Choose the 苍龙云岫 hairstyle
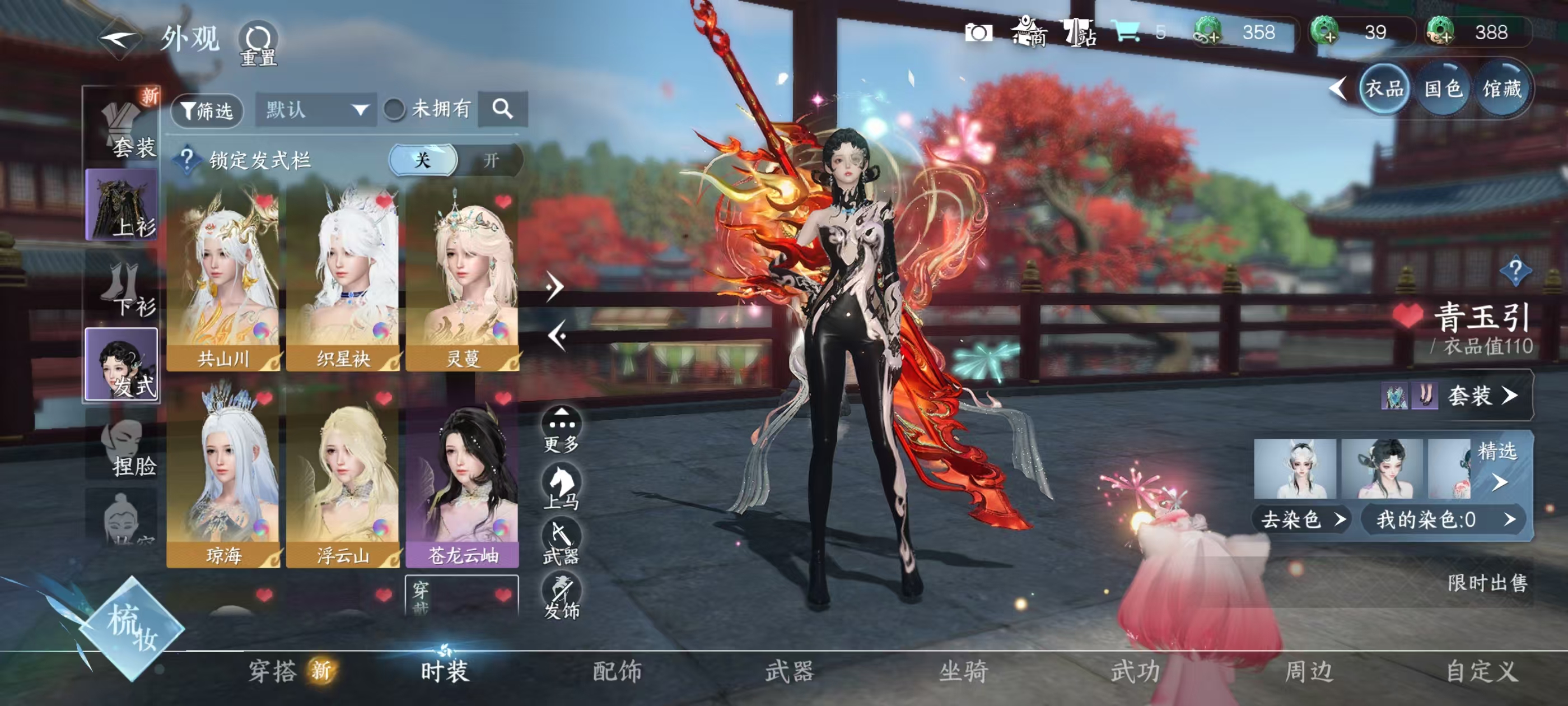Image resolution: width=1568 pixels, height=706 pixels. [x=462, y=475]
